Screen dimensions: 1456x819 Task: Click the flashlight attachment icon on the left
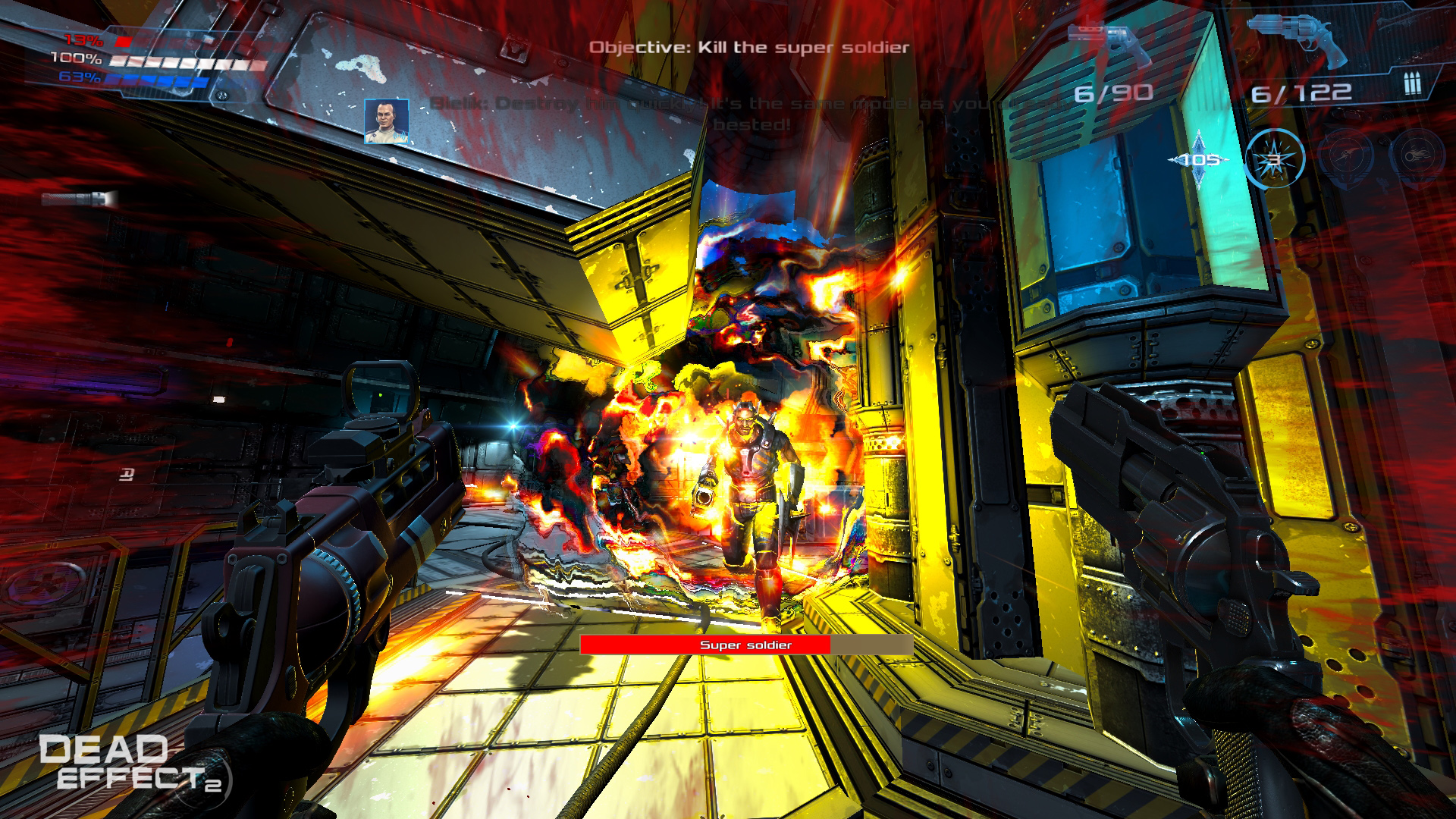[76, 201]
